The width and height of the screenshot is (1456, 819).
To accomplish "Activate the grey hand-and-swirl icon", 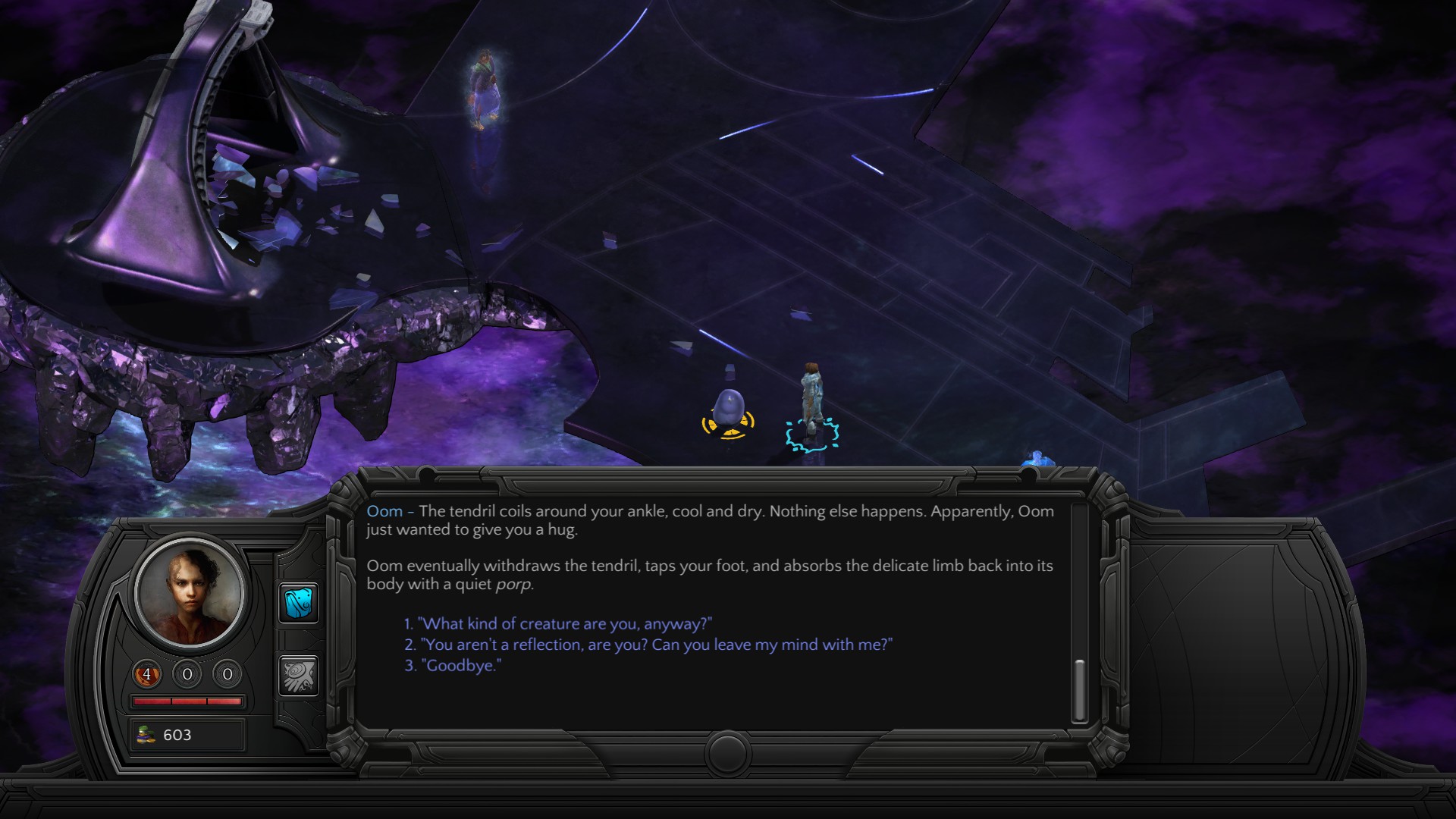I will point(298,675).
